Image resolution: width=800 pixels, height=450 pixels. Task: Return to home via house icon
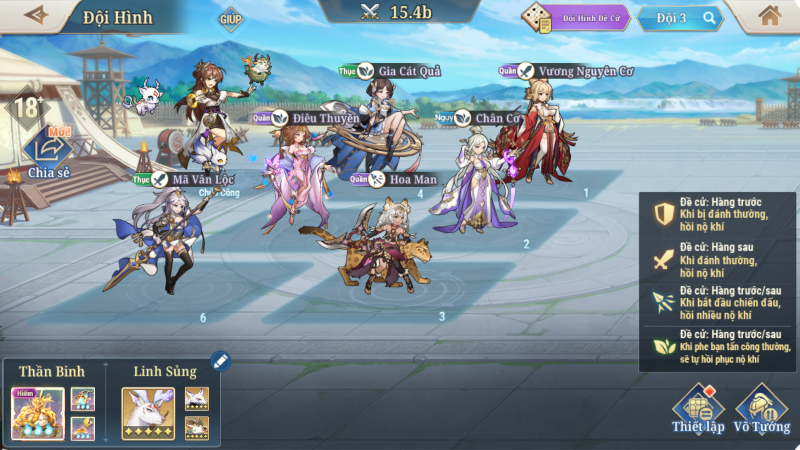coord(769,16)
